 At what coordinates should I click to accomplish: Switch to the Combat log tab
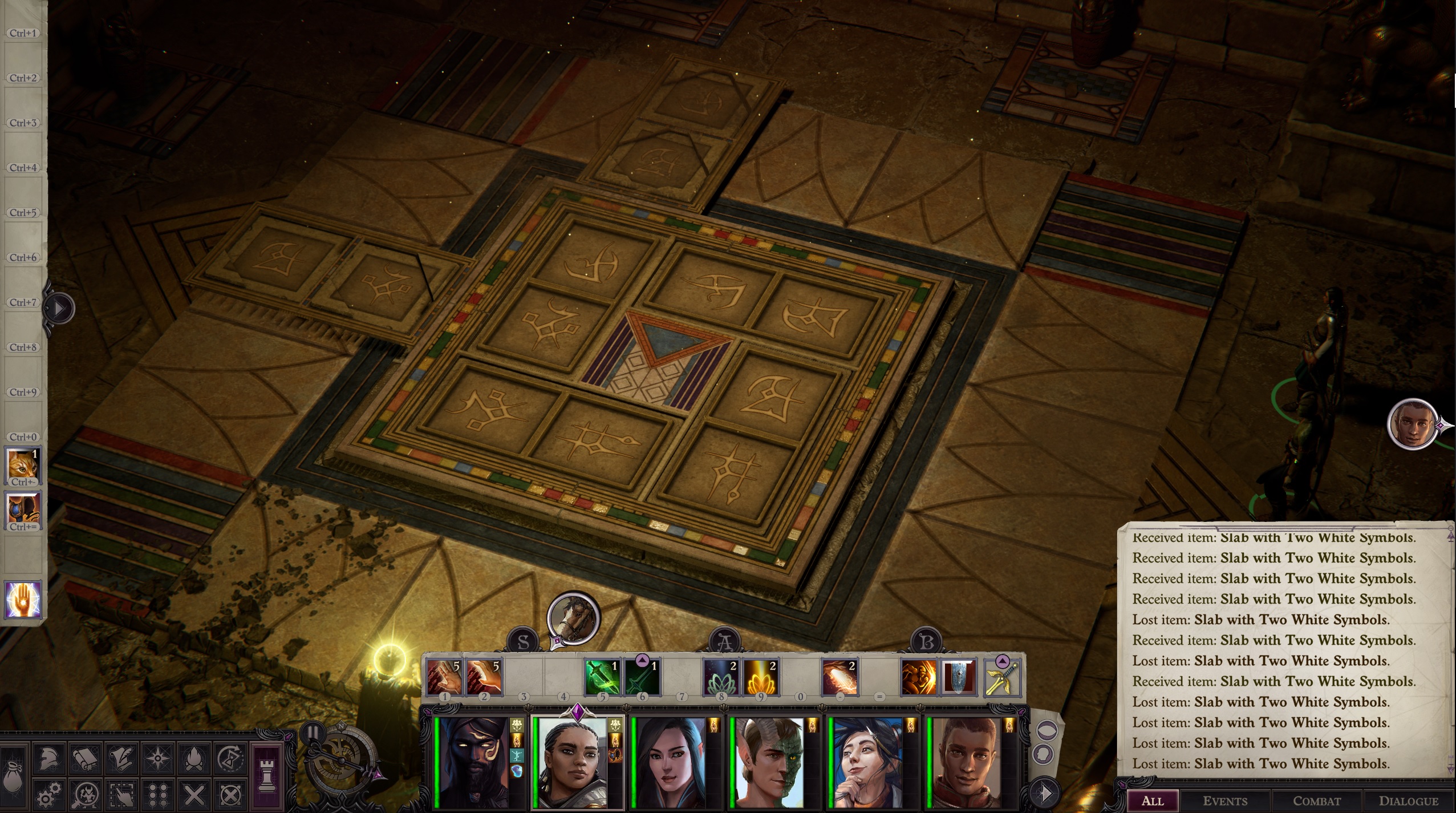coord(1316,801)
